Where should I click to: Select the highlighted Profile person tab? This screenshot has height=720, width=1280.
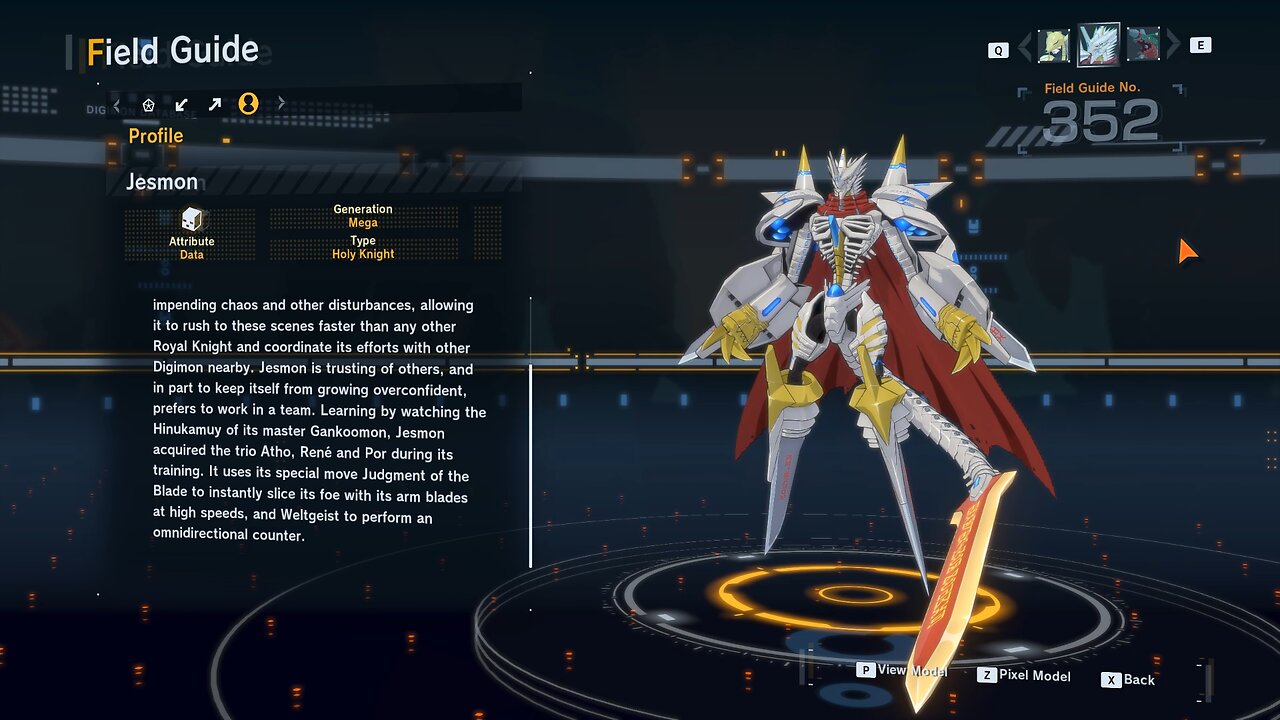pos(249,104)
